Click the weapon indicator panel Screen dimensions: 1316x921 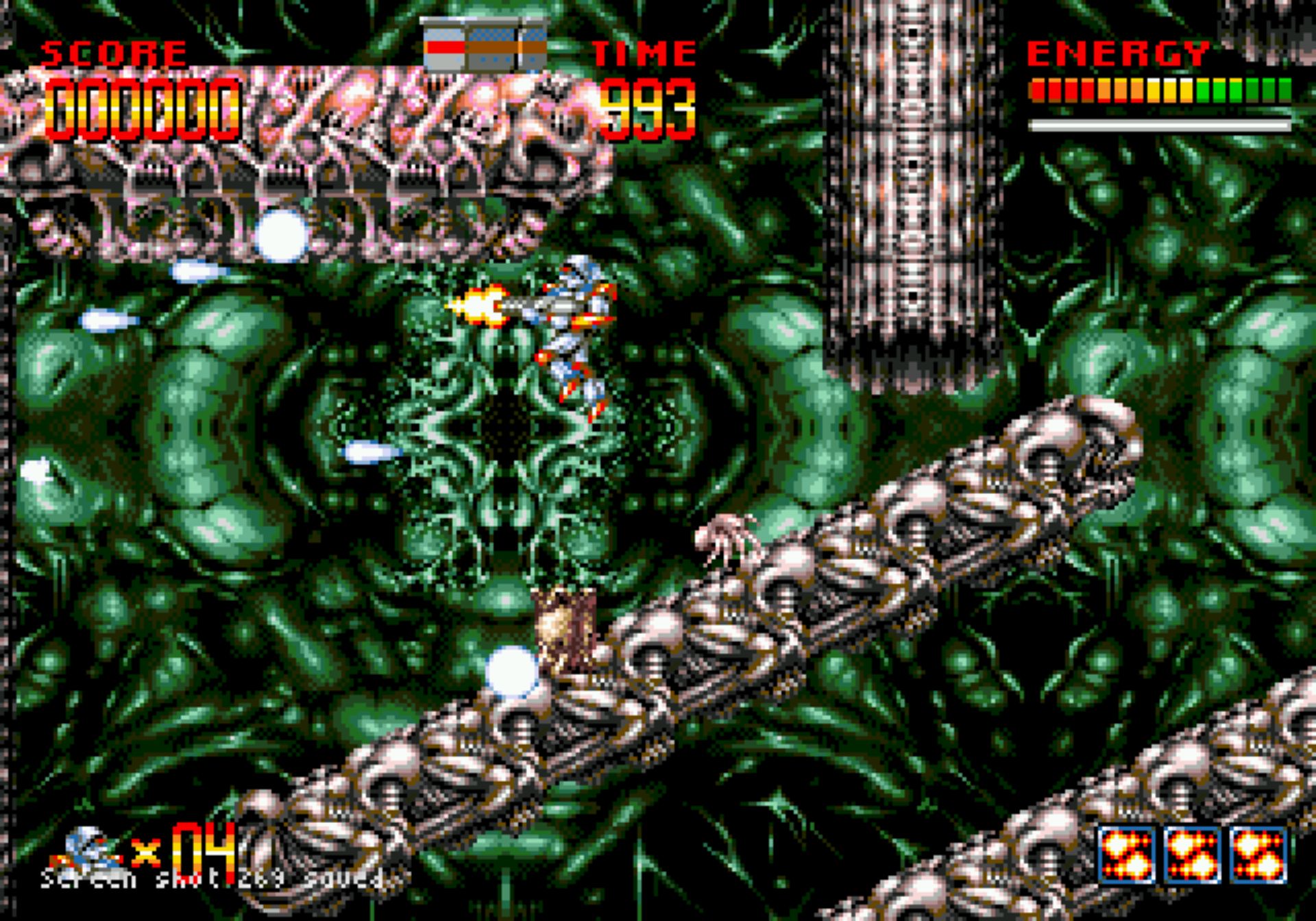[485, 45]
